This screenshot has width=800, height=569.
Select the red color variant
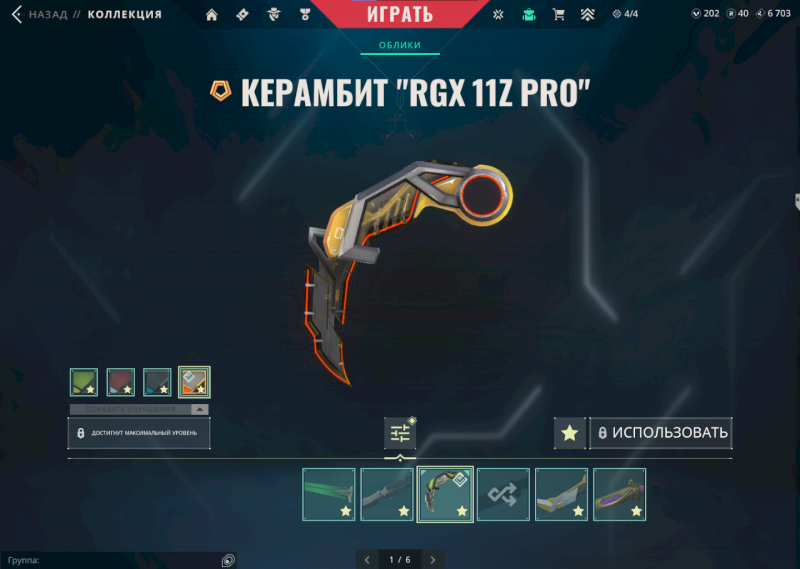point(120,382)
